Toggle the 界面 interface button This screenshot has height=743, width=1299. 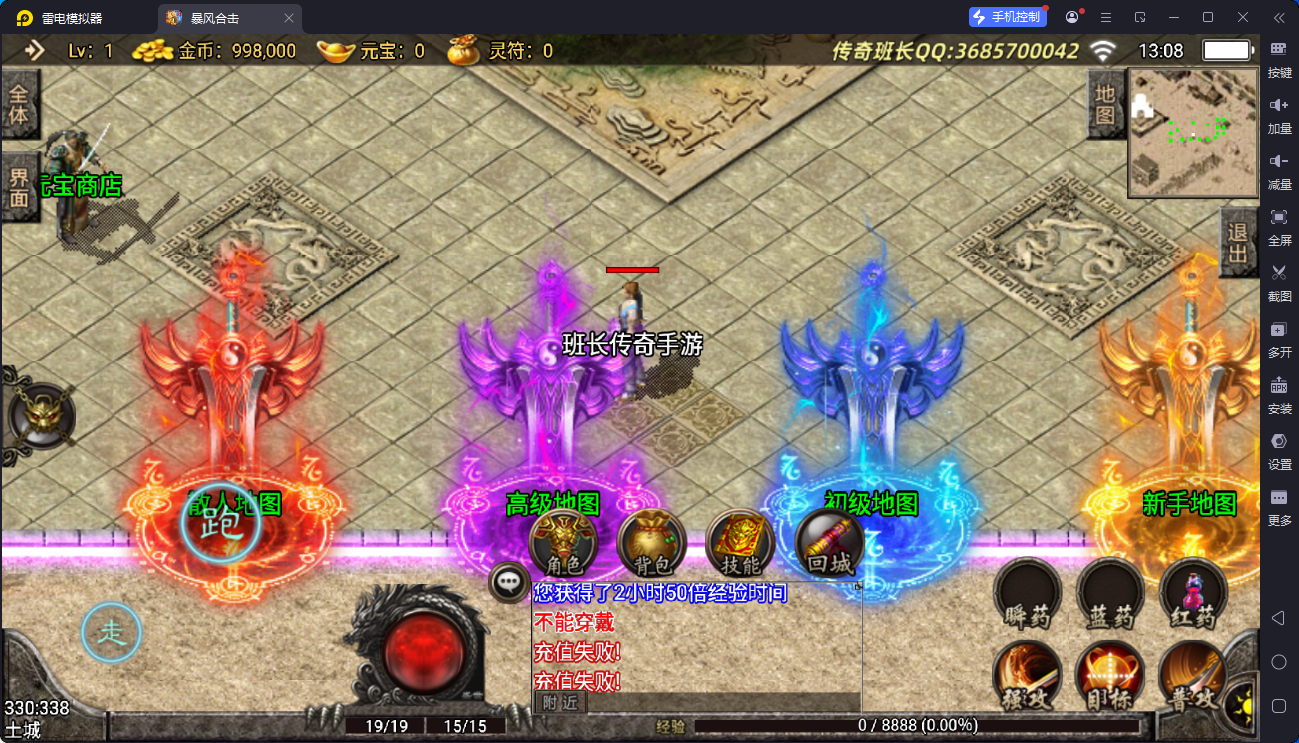click(19, 187)
